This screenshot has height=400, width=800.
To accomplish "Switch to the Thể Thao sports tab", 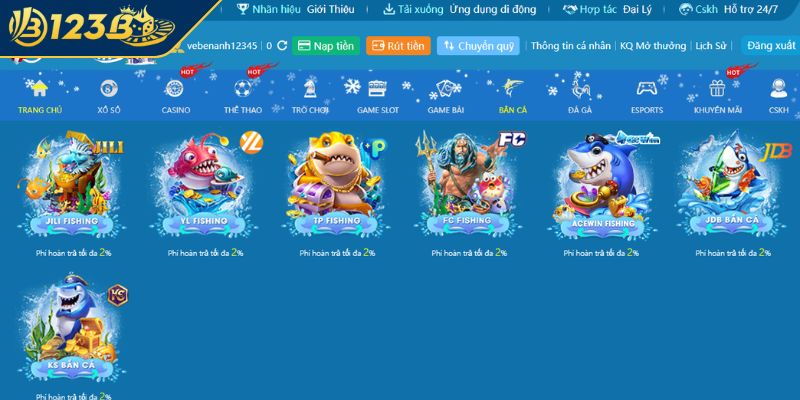I will click(242, 97).
